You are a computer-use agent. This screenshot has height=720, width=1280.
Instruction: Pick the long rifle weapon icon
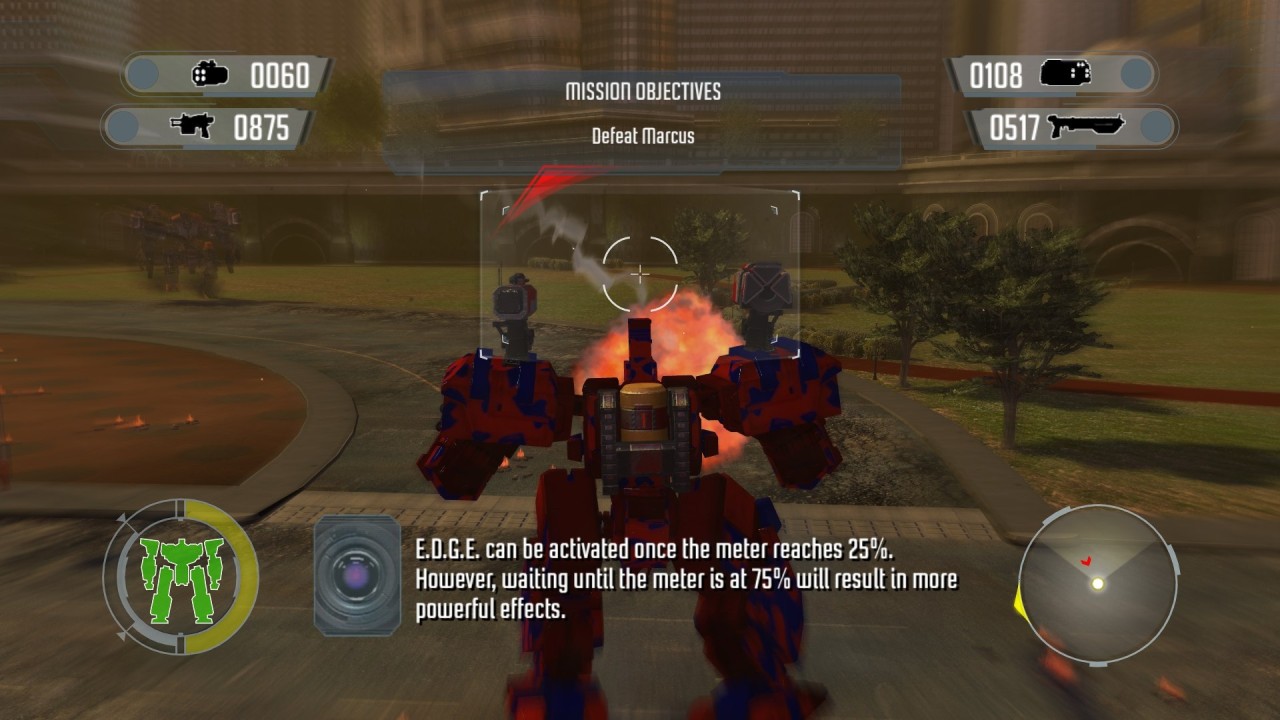1085,127
